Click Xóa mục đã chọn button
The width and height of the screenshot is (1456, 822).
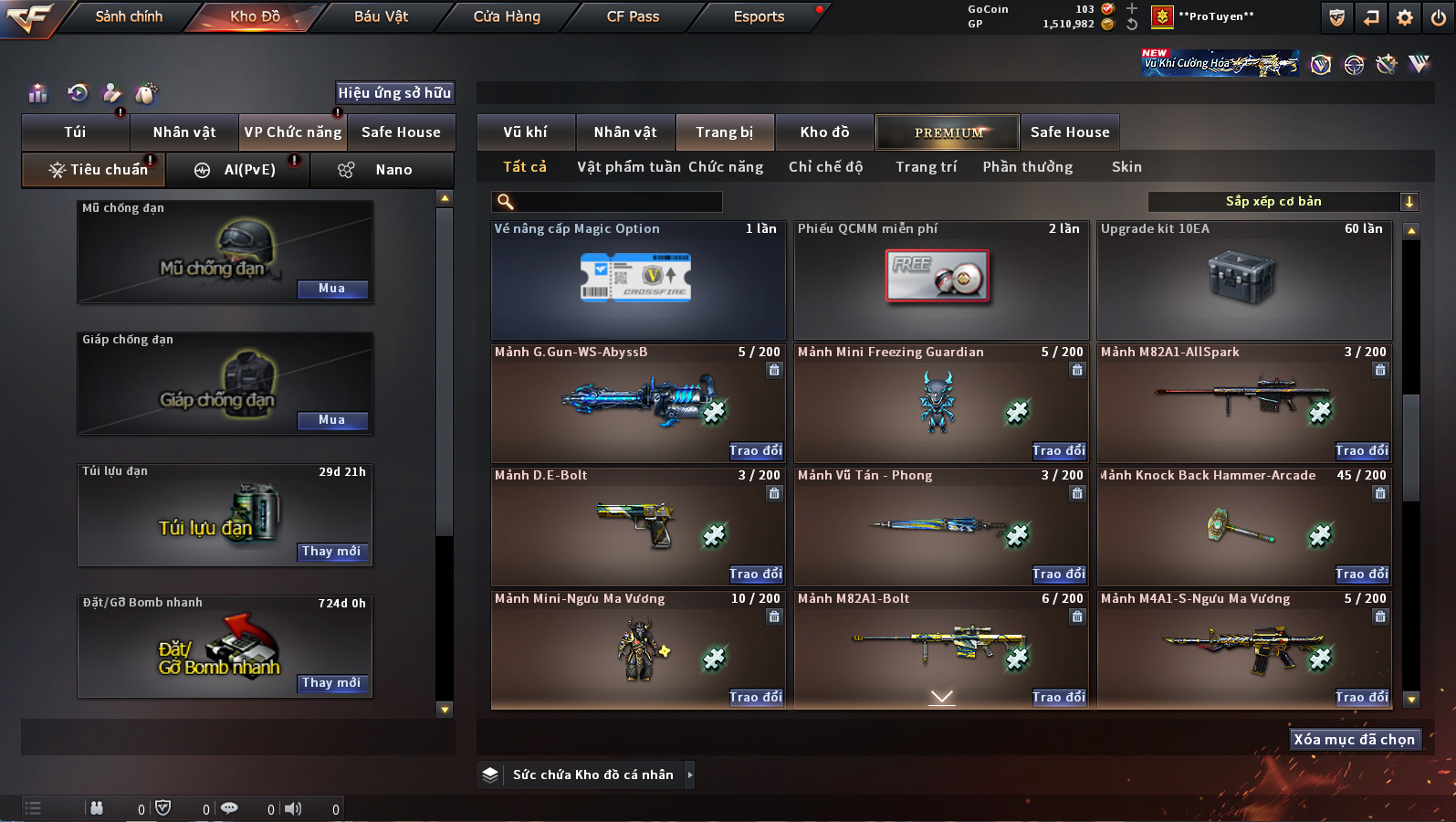click(x=1354, y=740)
